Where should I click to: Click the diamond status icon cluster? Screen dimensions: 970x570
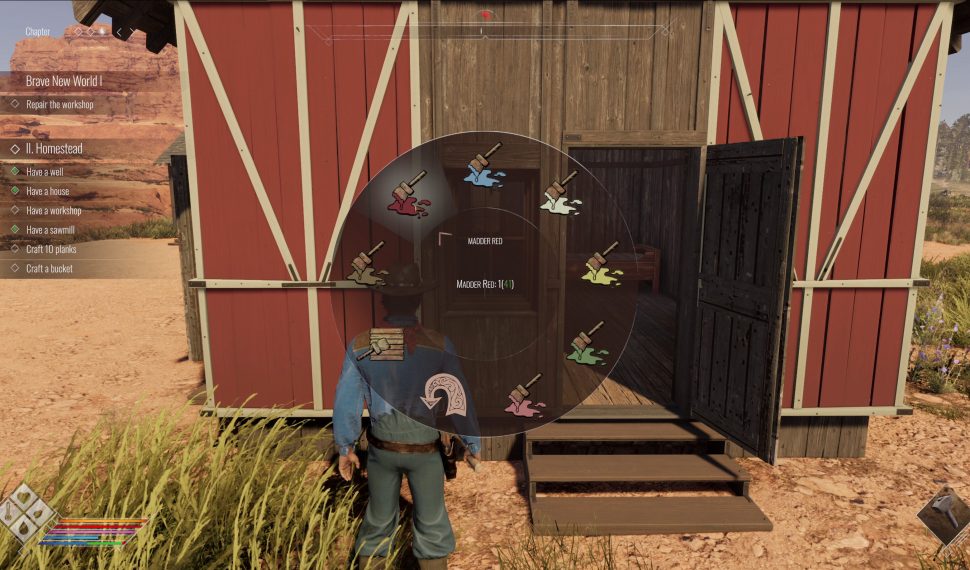click(26, 515)
